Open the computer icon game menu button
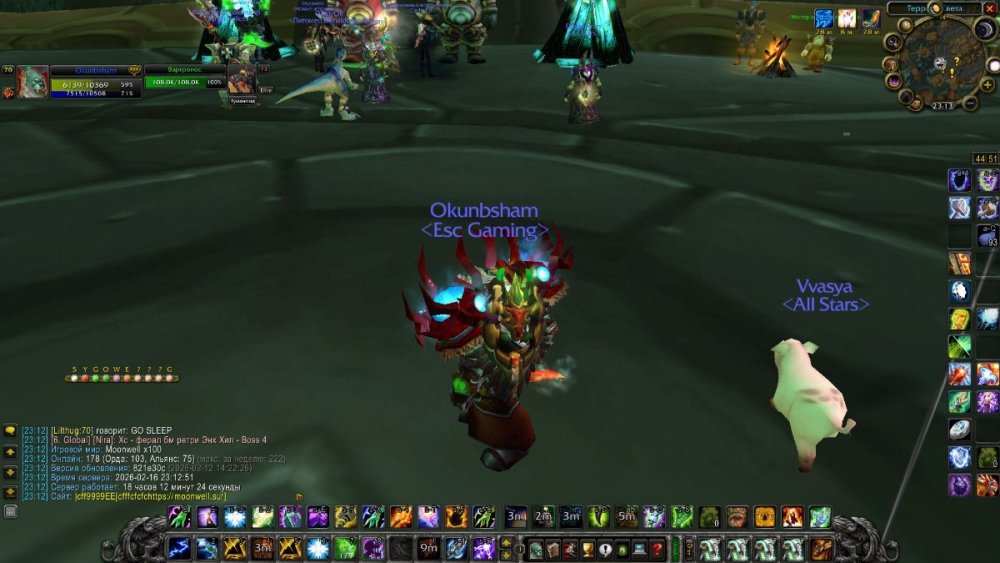Viewport: 1000px width, 563px height. click(x=639, y=548)
